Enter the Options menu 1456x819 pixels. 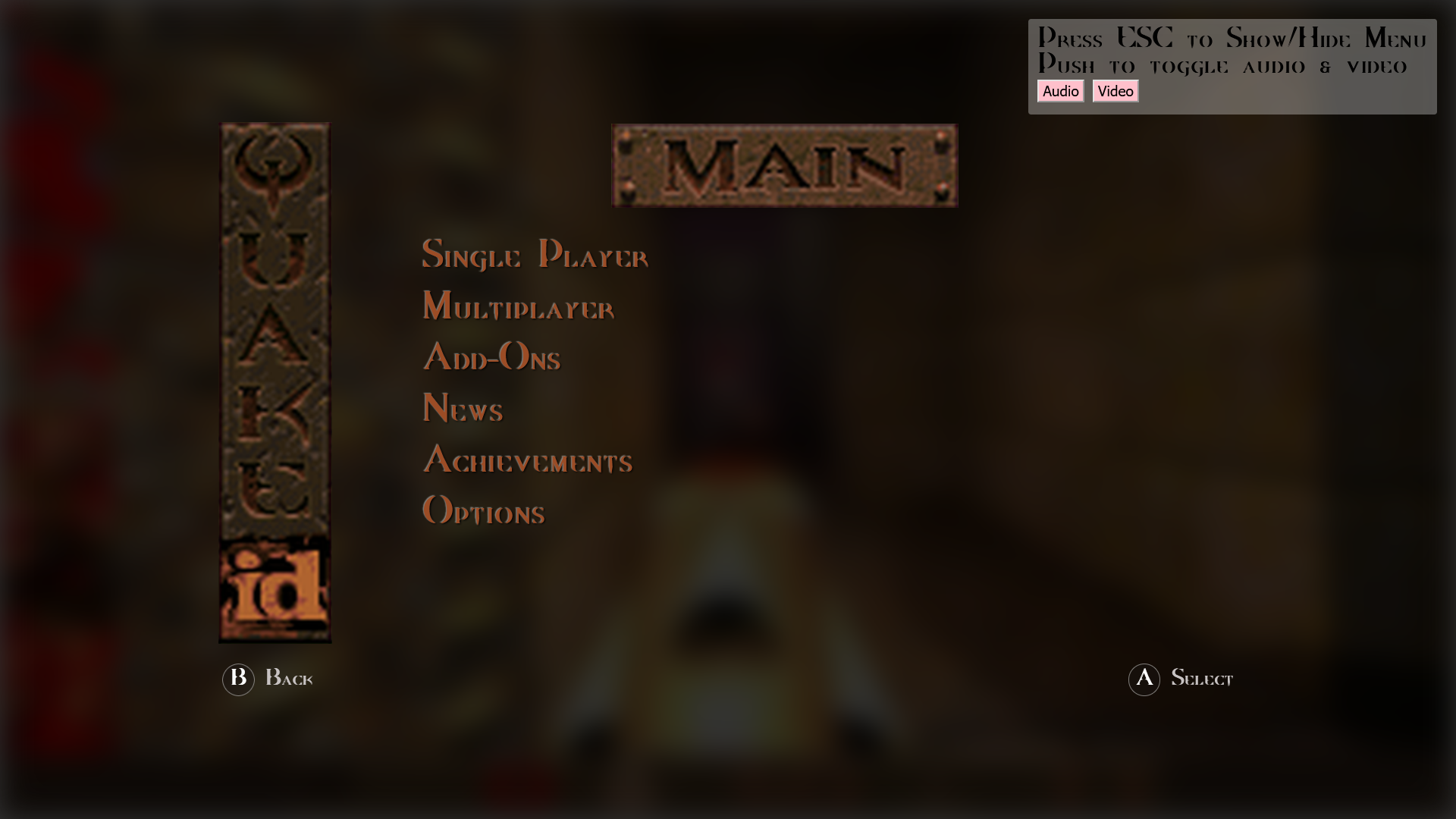click(x=483, y=512)
